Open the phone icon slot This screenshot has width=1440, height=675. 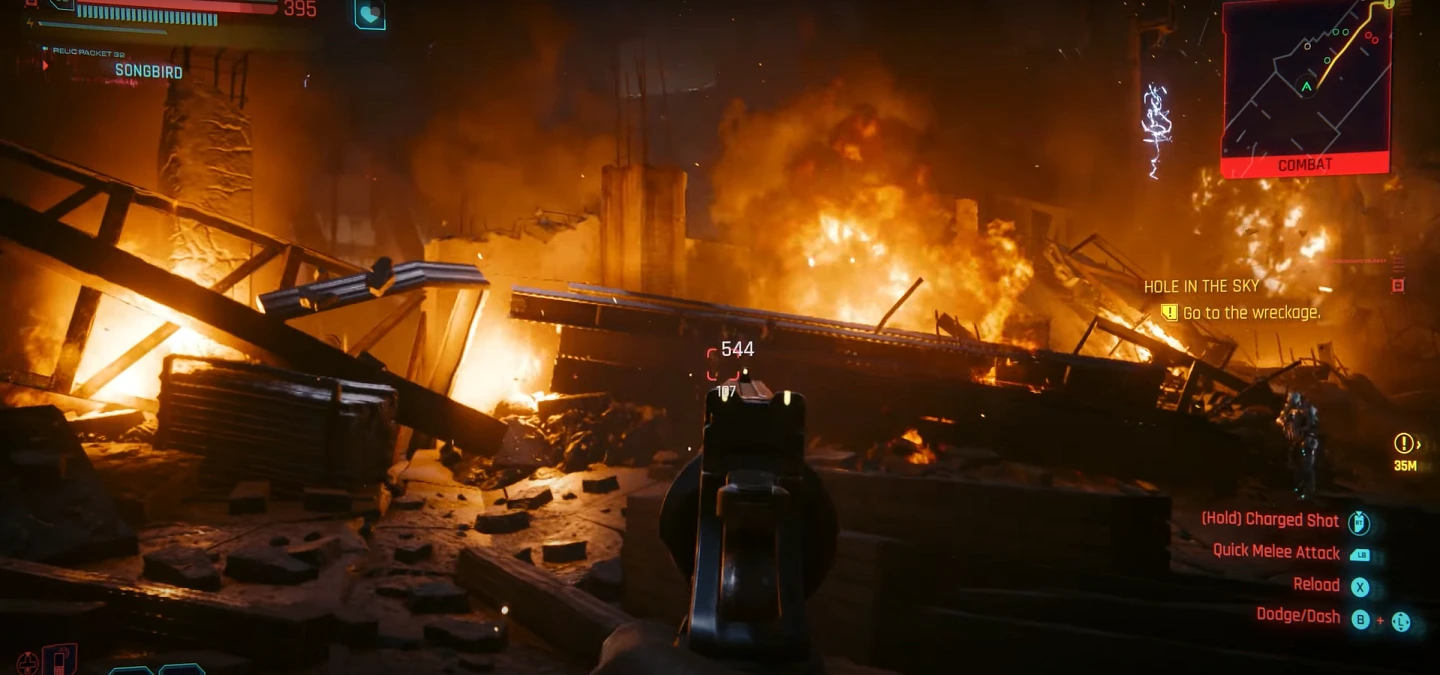tap(60, 660)
